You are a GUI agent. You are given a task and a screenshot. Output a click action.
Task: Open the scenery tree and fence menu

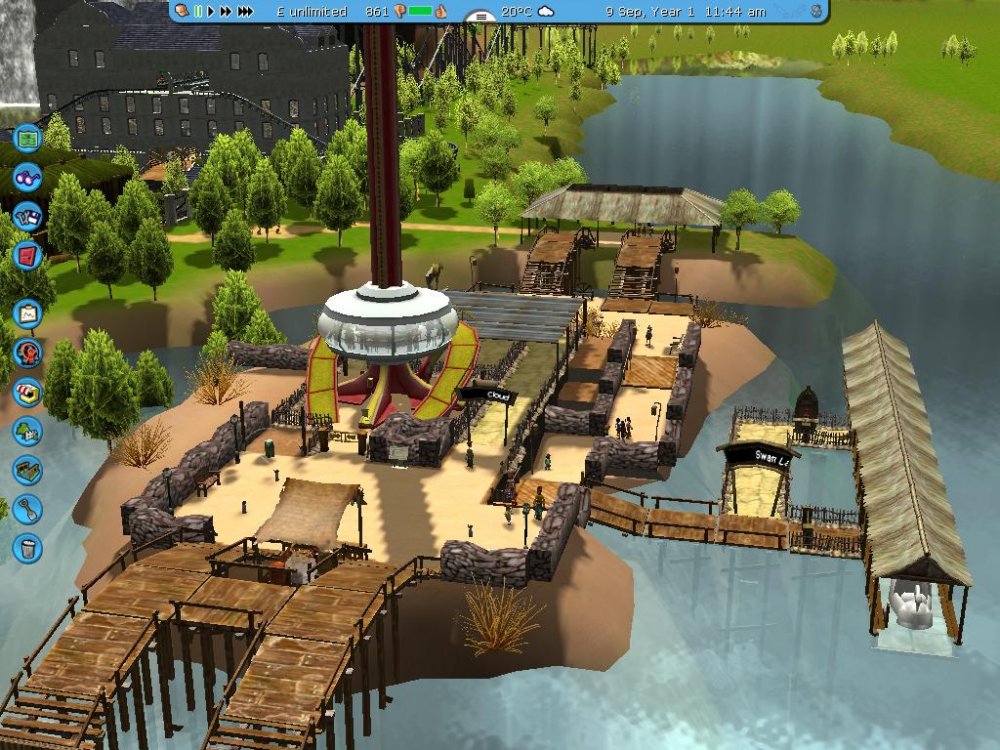click(x=28, y=431)
